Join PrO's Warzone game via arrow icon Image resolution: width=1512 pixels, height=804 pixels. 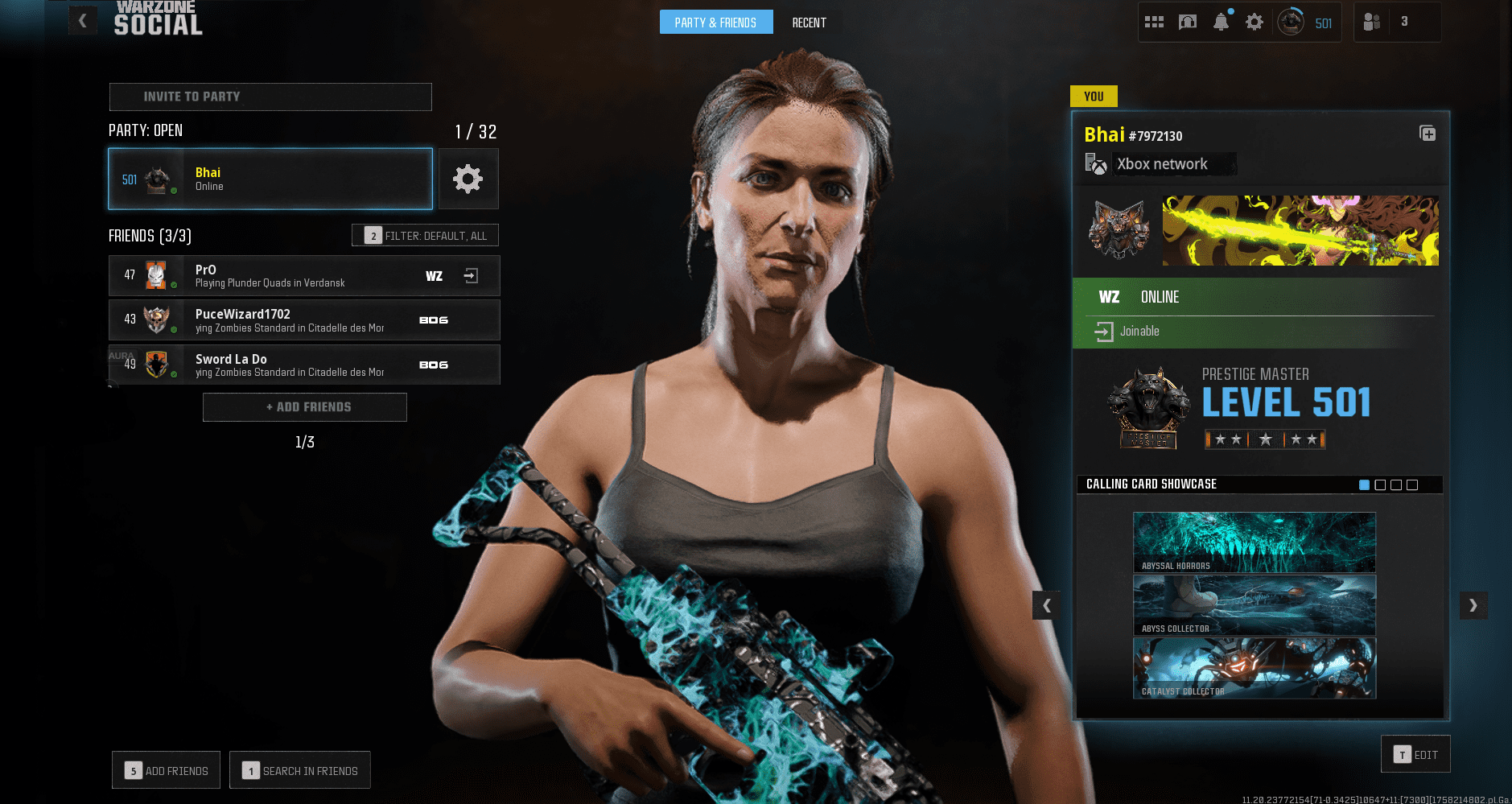(471, 275)
